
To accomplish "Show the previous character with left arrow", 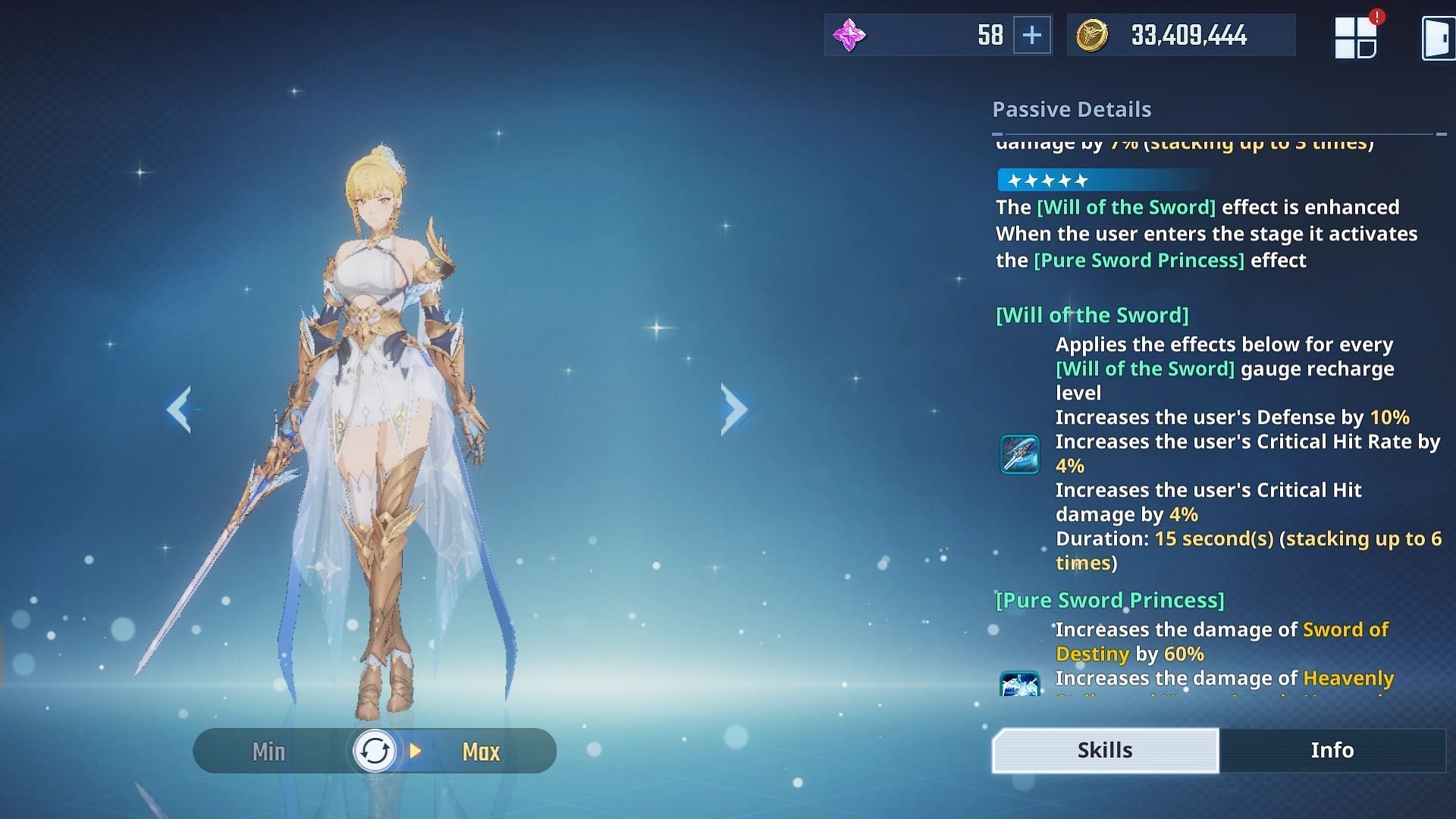I will pyautogui.click(x=179, y=409).
